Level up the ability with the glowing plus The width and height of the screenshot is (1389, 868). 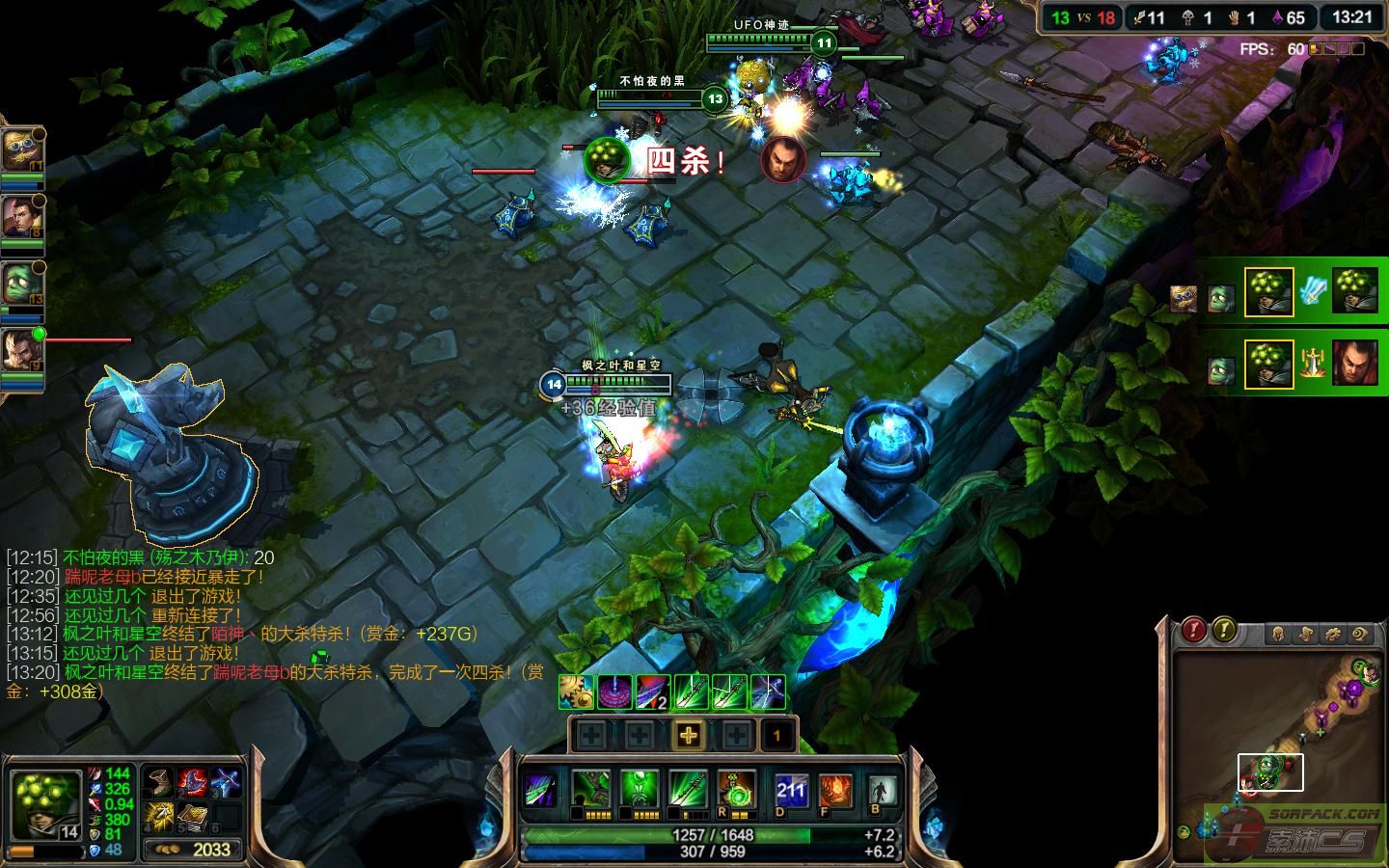pyautogui.click(x=688, y=736)
